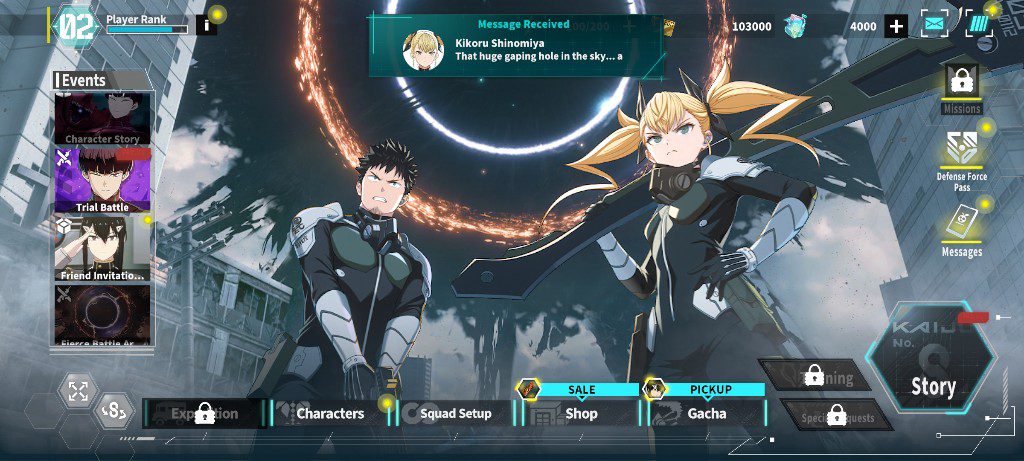Screen dimensions: 1024x461
Task: Open the Character Story event
Action: tap(103, 118)
